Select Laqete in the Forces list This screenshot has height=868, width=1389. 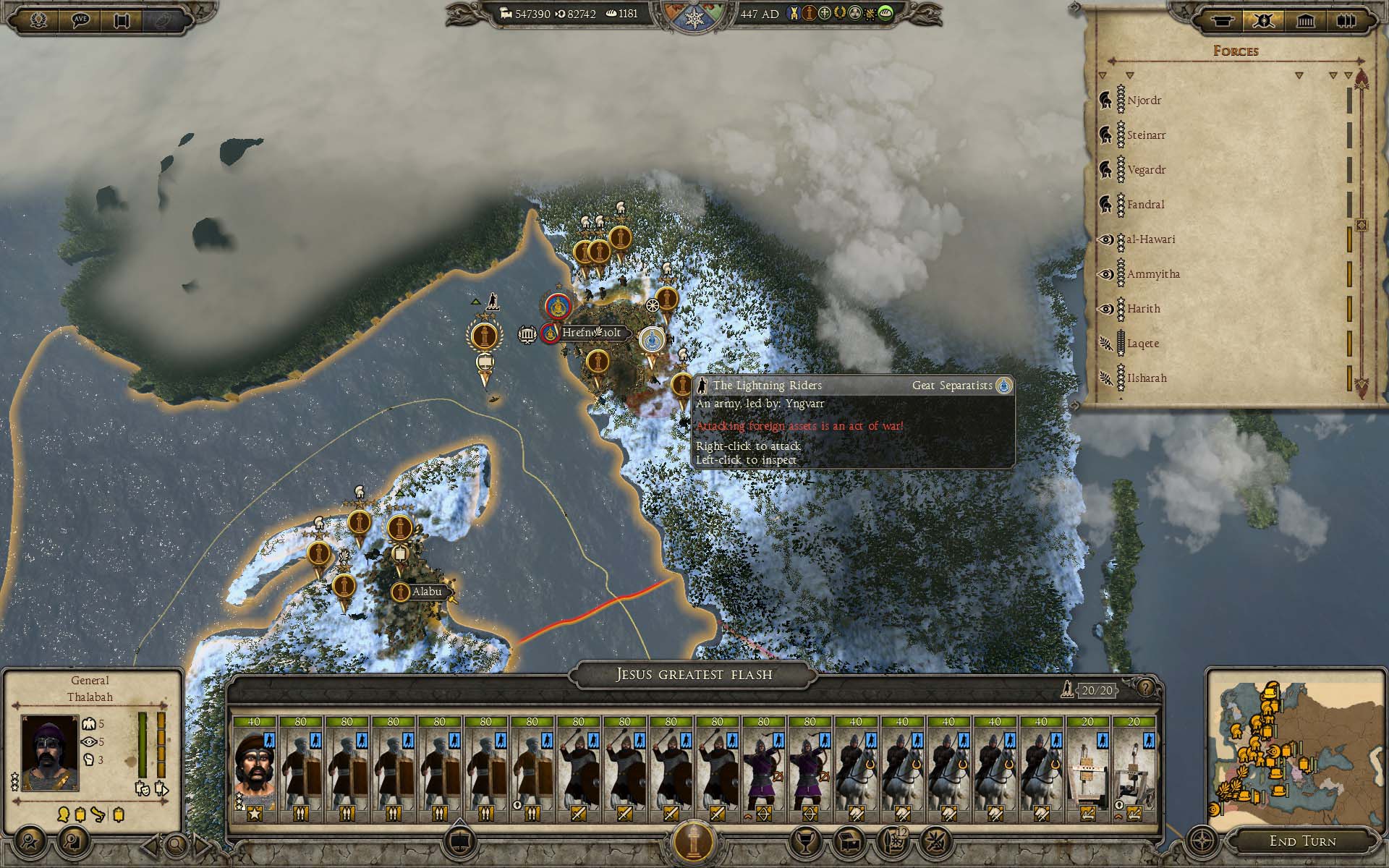click(x=1143, y=344)
